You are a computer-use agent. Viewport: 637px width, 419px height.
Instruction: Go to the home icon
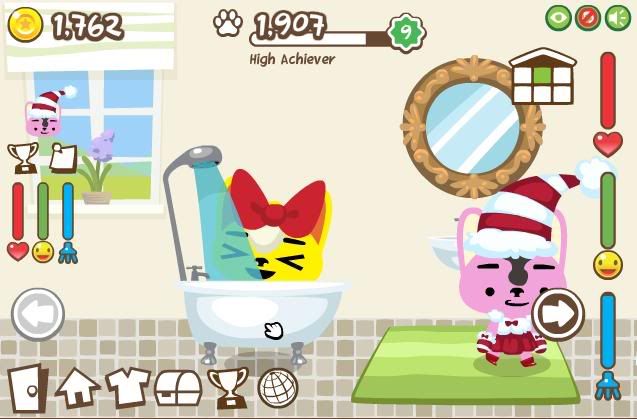click(77, 387)
